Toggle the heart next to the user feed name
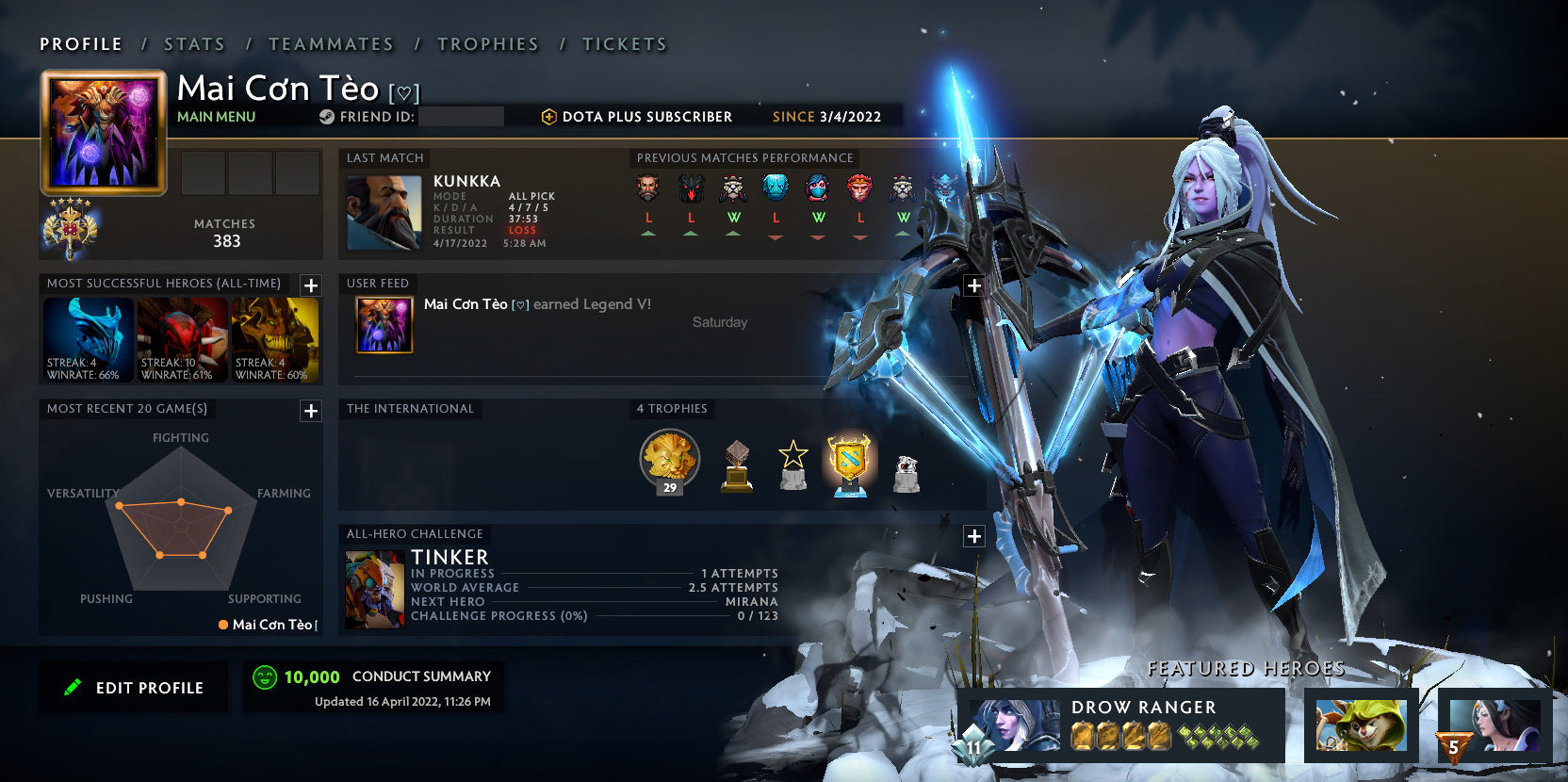Image resolution: width=1568 pixels, height=782 pixels. pyautogui.click(x=520, y=304)
